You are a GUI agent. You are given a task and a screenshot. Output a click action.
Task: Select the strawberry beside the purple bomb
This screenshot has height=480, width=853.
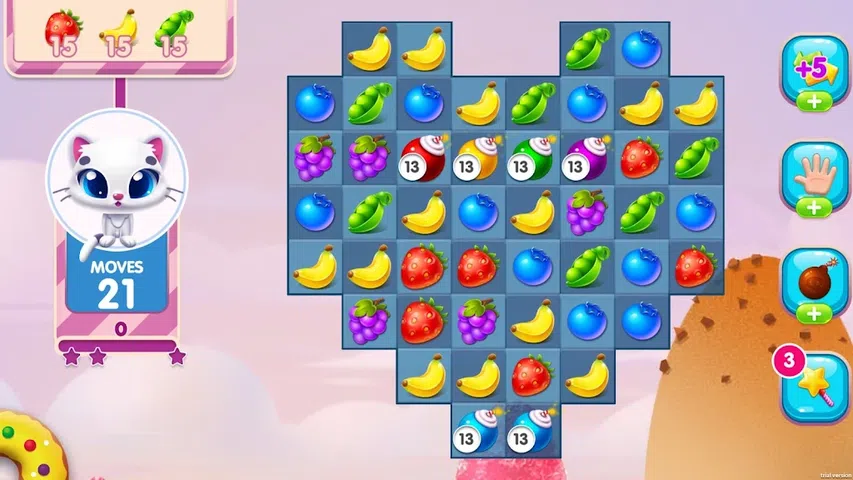tap(641, 155)
